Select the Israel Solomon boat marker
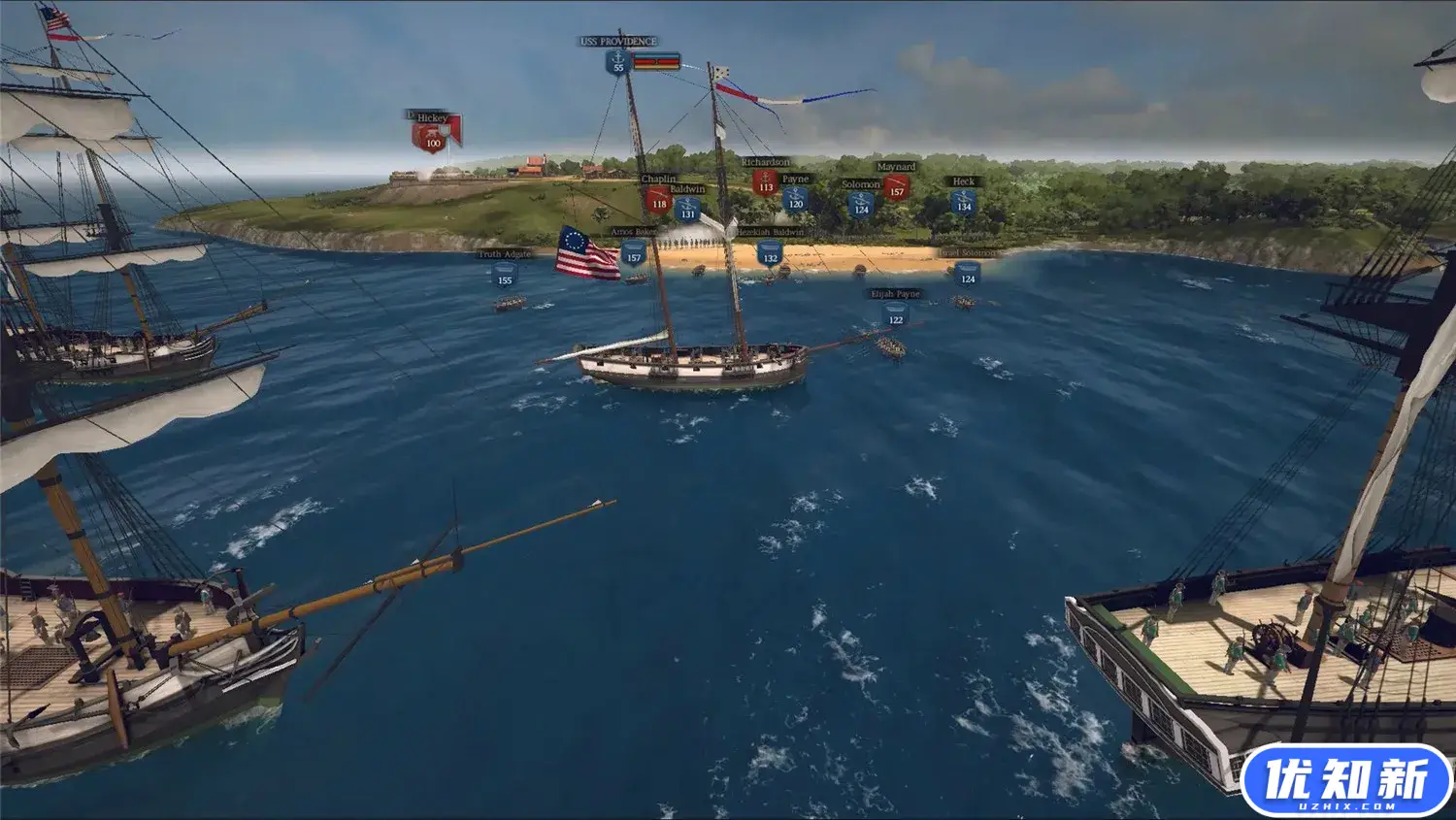The width and height of the screenshot is (1456, 820). (x=968, y=275)
